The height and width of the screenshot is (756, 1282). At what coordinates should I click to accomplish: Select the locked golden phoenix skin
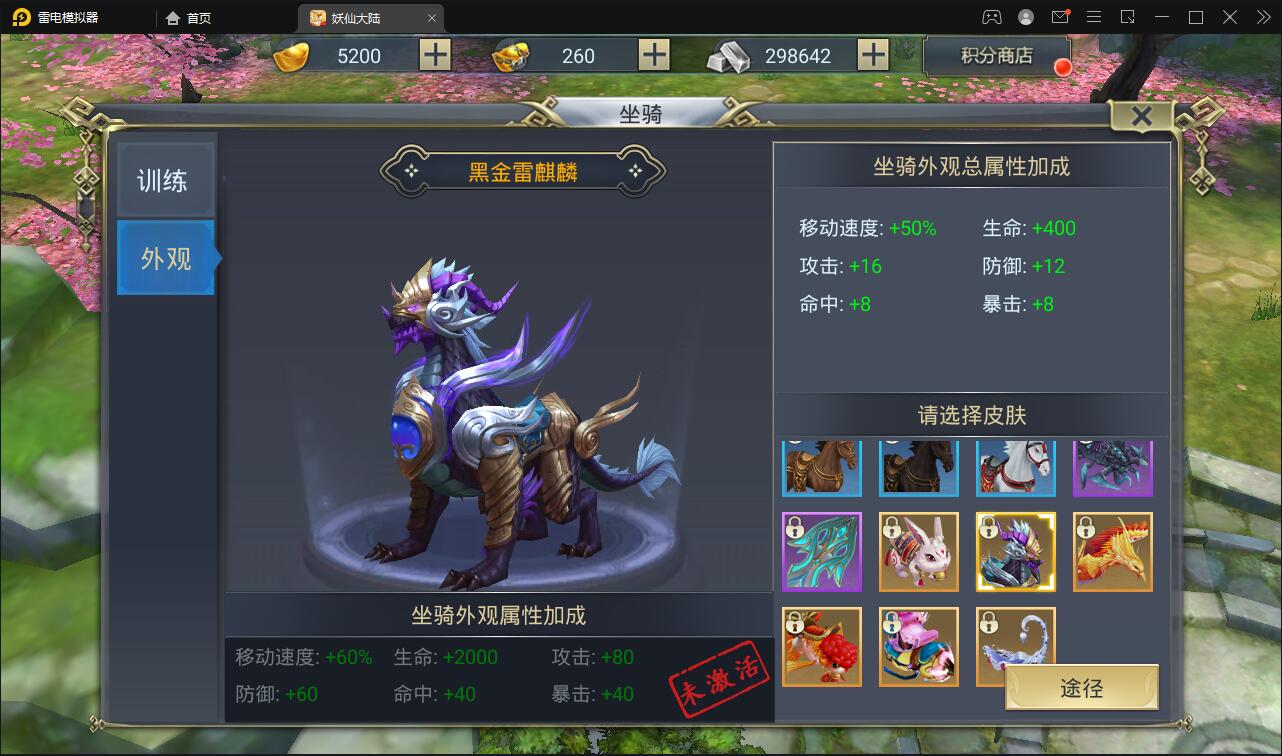point(1112,552)
